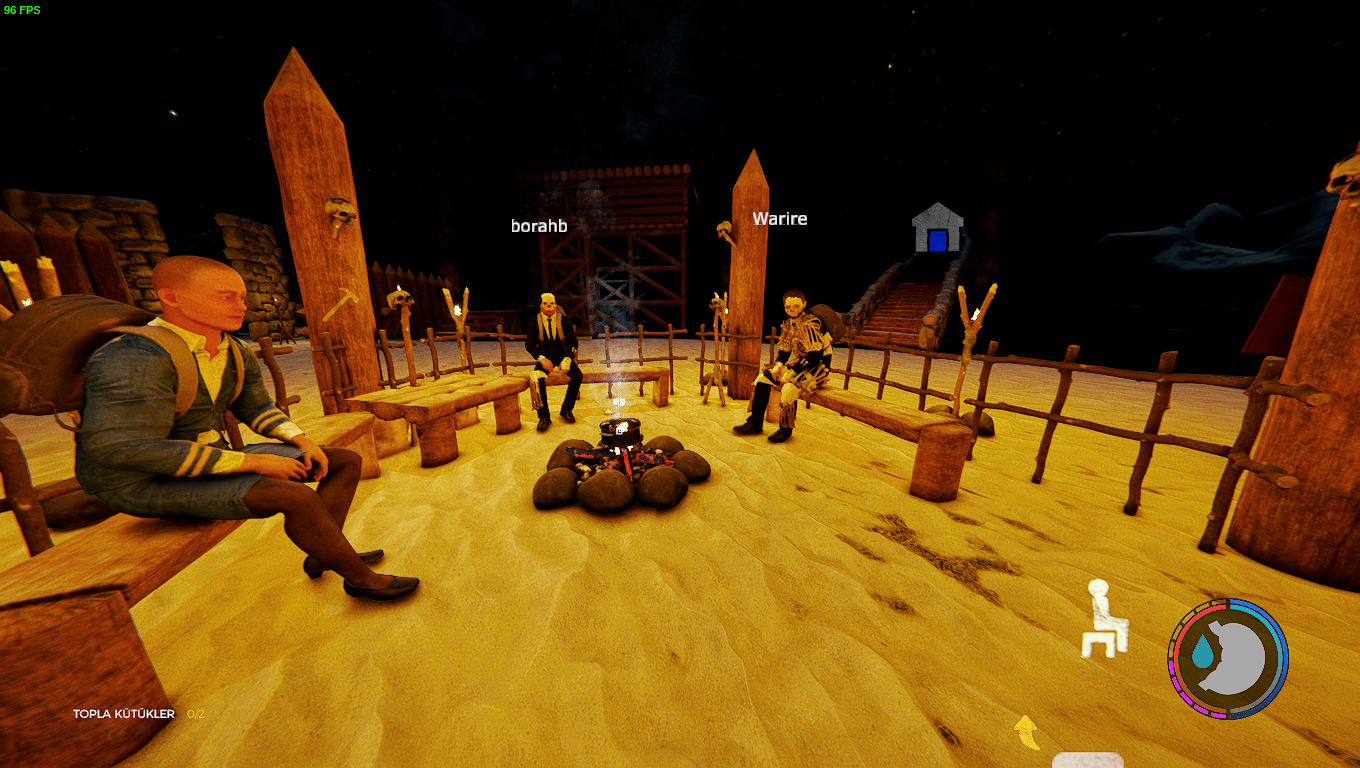Open the Topla Kütükler objective tracker
This screenshot has width=1360, height=768.
click(138, 714)
